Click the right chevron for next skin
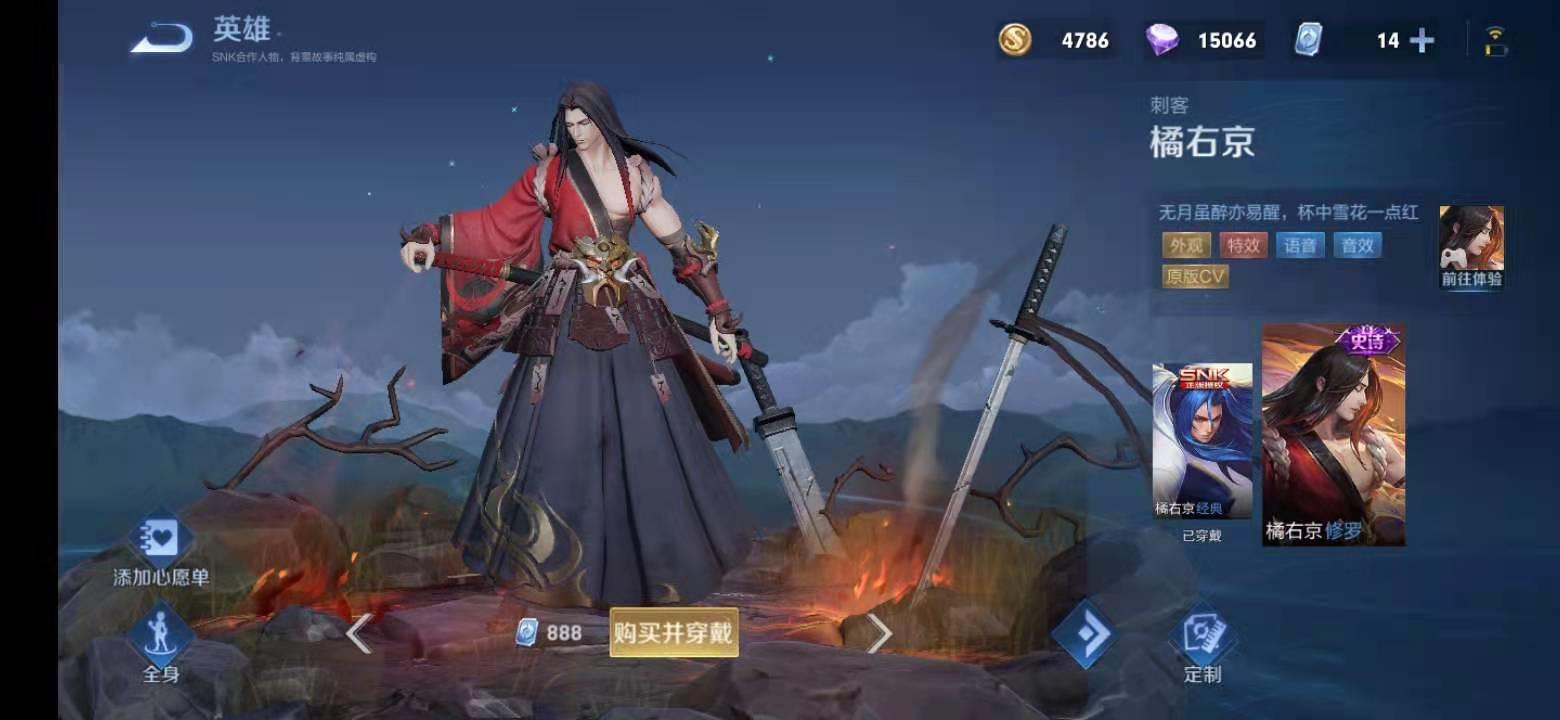Image resolution: width=1560 pixels, height=720 pixels. pos(878,633)
